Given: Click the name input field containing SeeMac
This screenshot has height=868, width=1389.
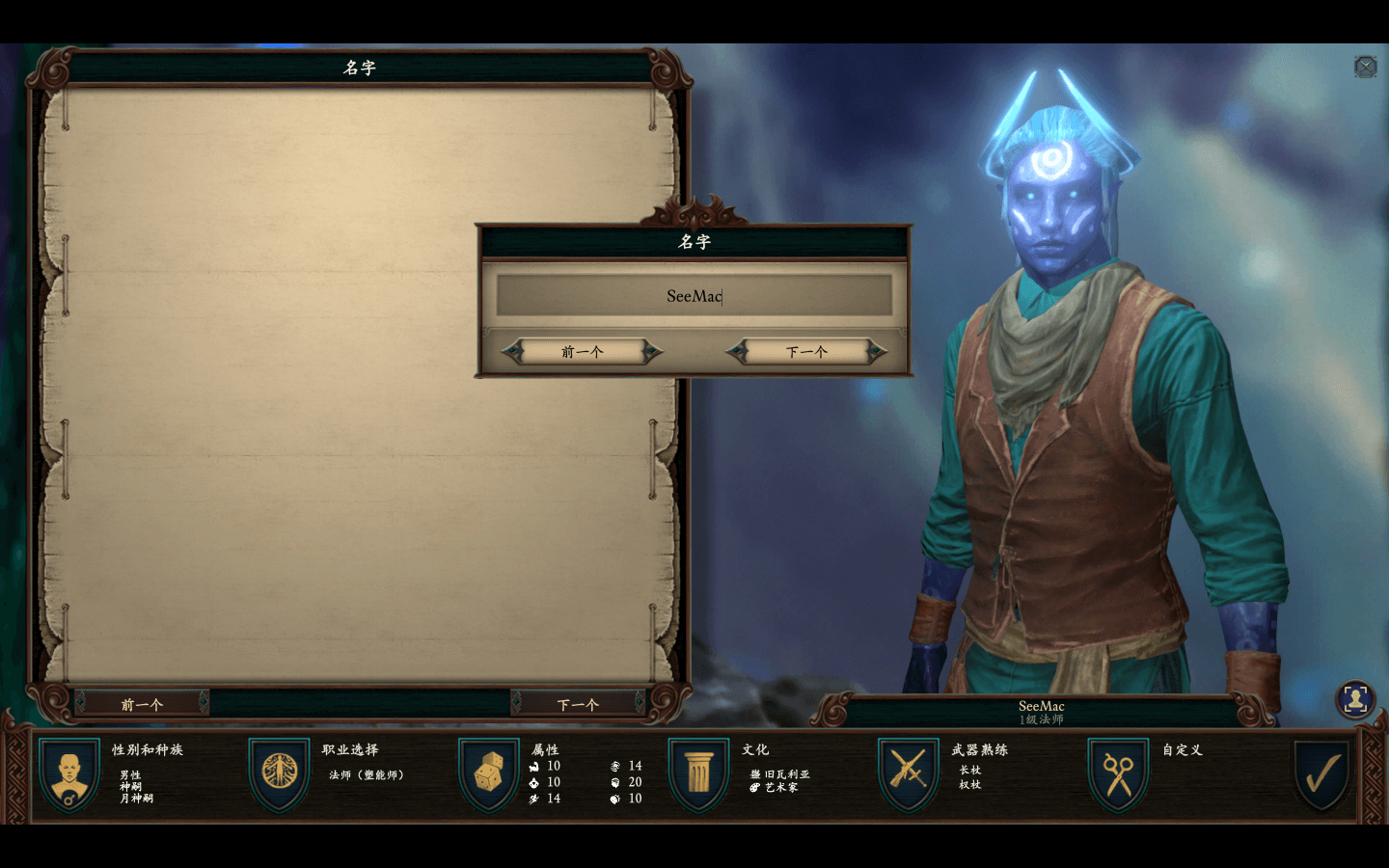Looking at the screenshot, I should click(x=694, y=296).
